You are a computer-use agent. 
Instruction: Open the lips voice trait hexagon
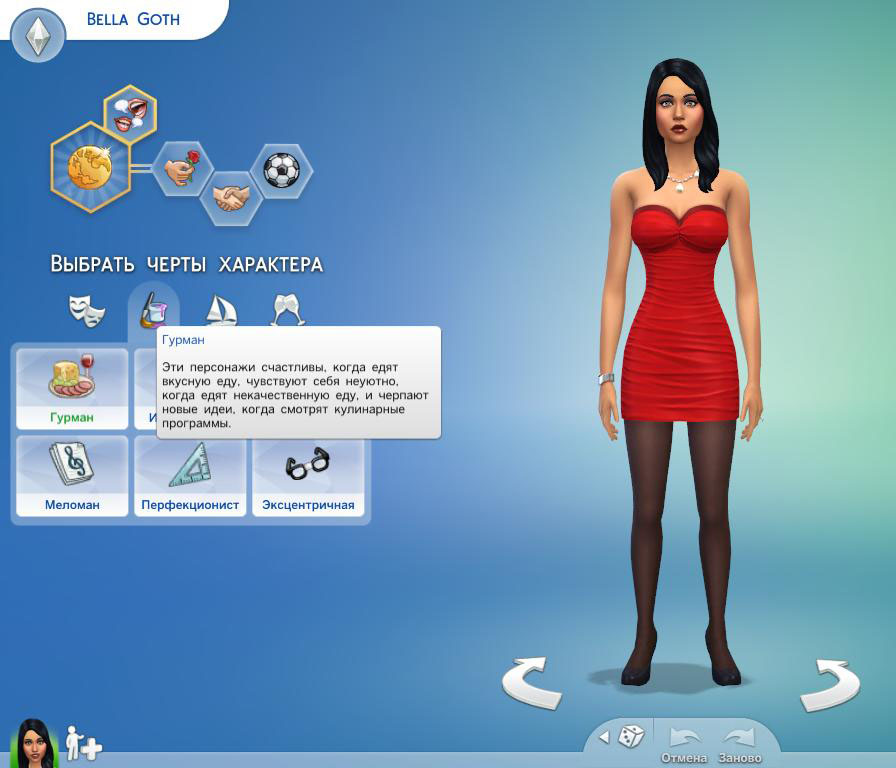coord(130,111)
